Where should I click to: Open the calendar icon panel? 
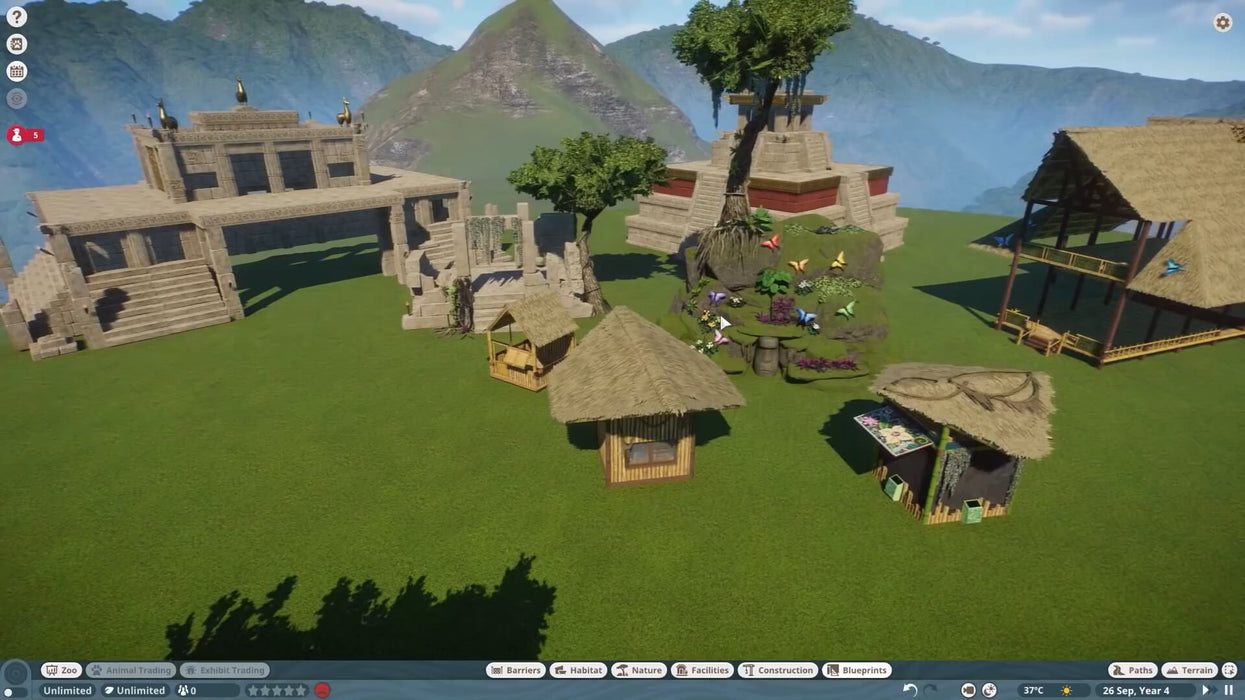(16, 71)
